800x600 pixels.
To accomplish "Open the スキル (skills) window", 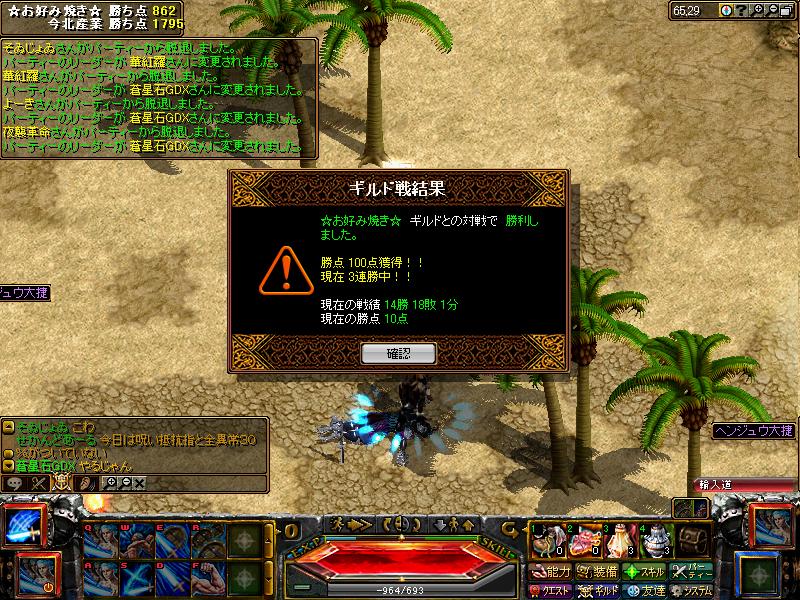I will [x=644, y=572].
